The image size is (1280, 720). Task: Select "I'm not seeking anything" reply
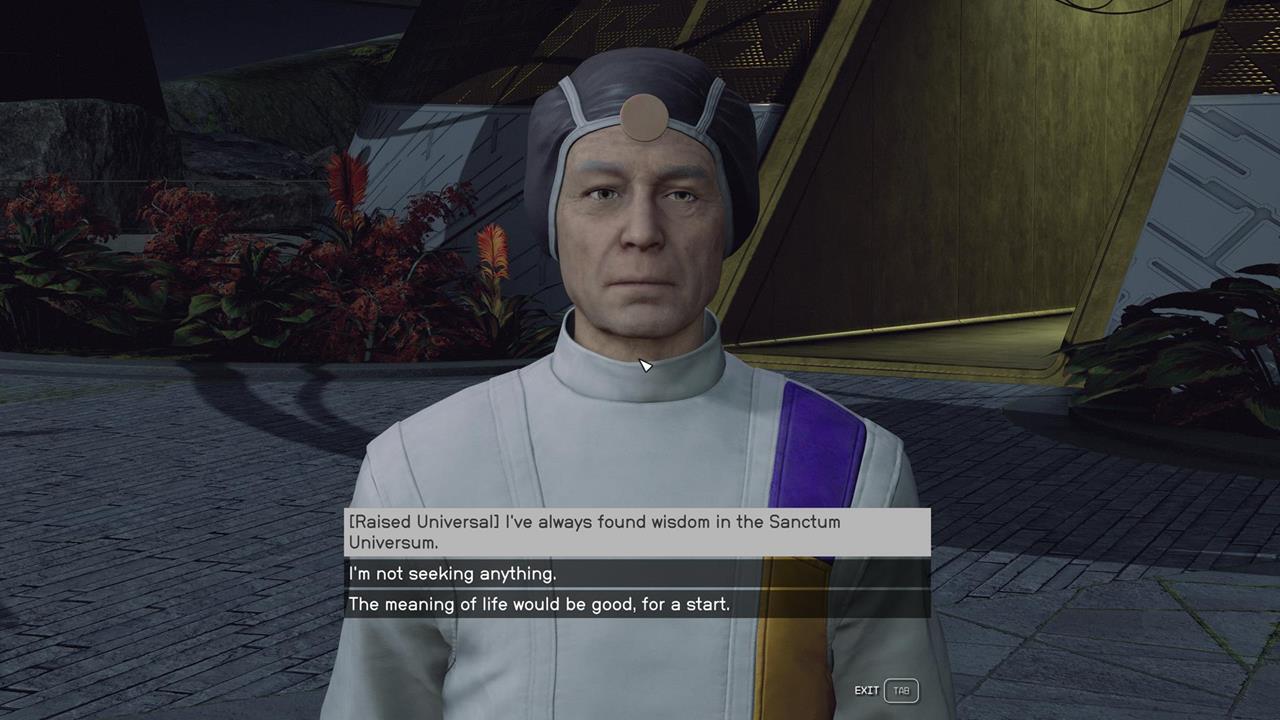pyautogui.click(x=637, y=574)
